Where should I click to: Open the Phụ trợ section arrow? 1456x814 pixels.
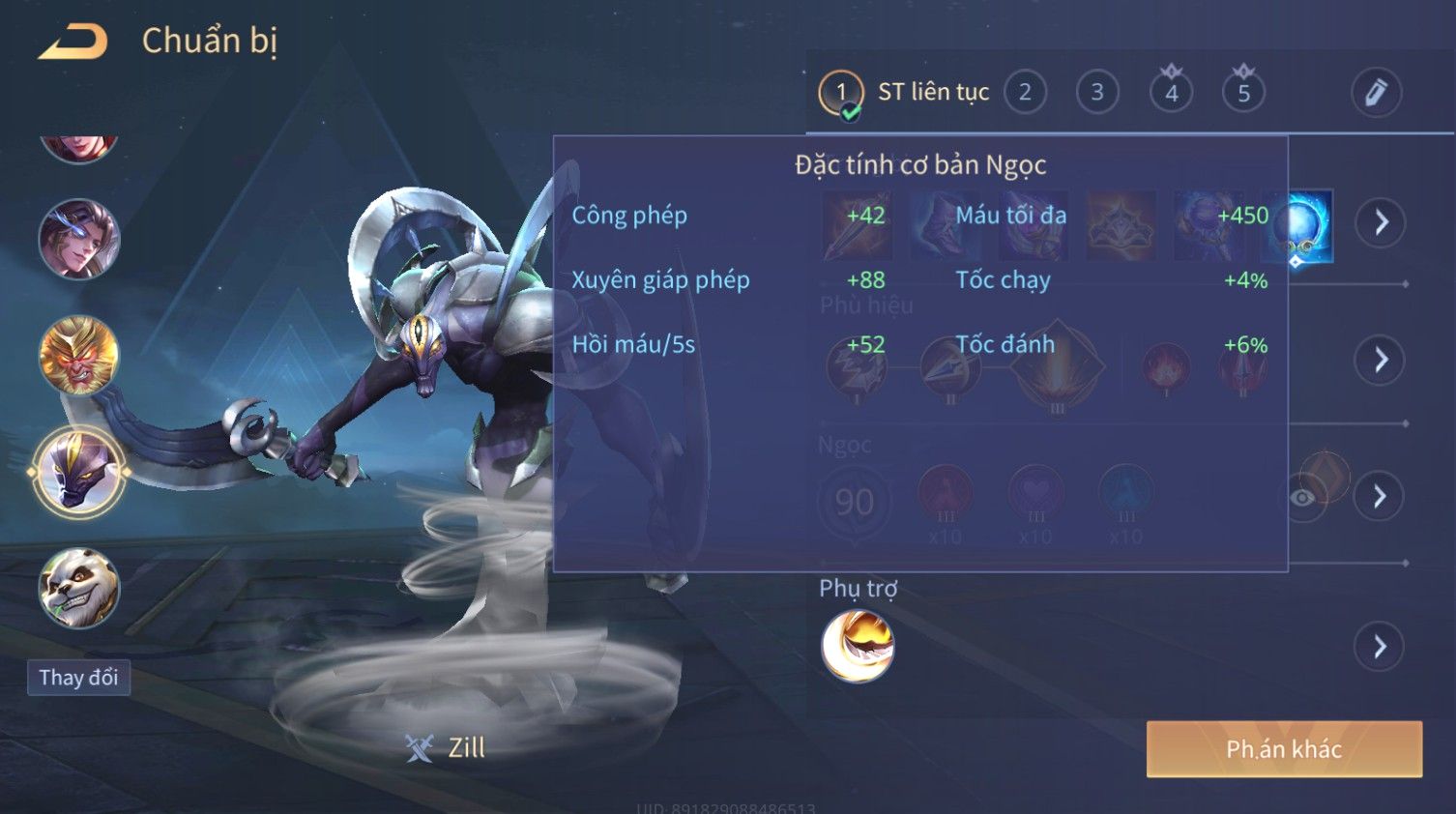coord(1380,646)
